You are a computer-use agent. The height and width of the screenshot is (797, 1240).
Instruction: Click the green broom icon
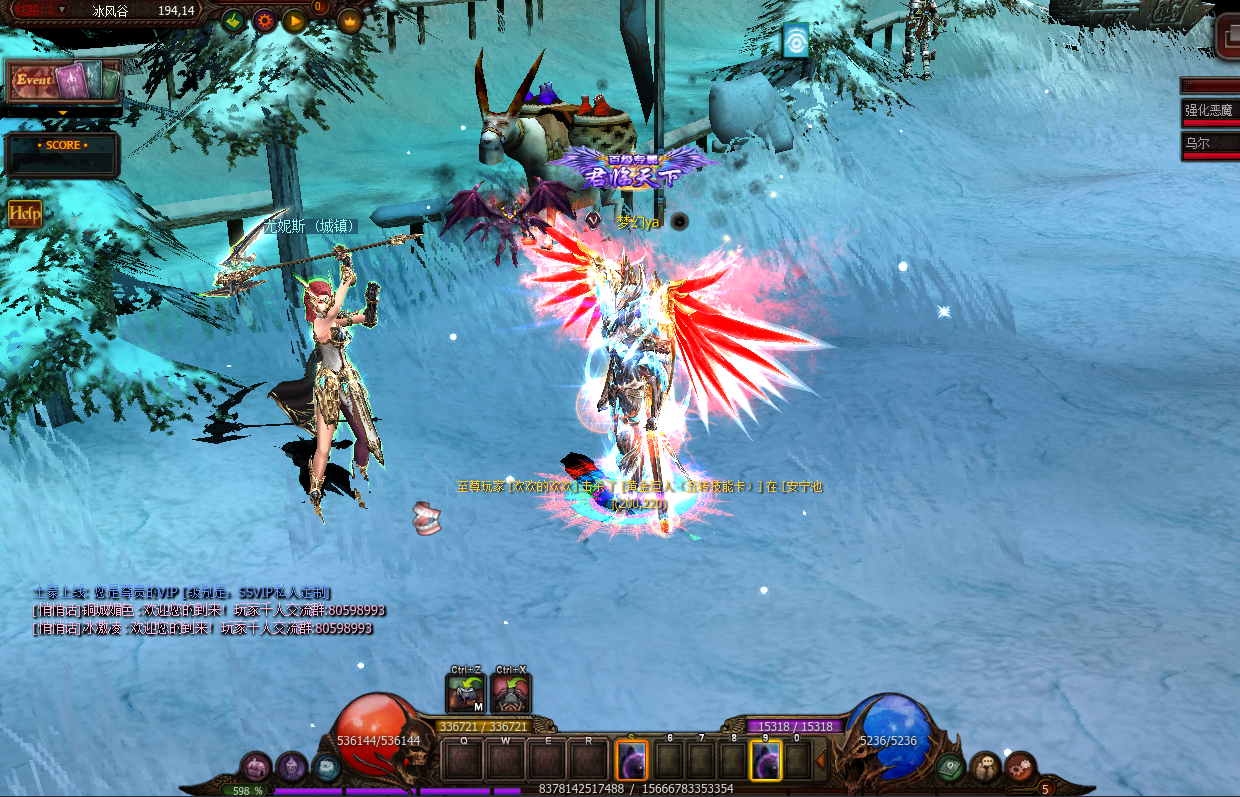233,20
